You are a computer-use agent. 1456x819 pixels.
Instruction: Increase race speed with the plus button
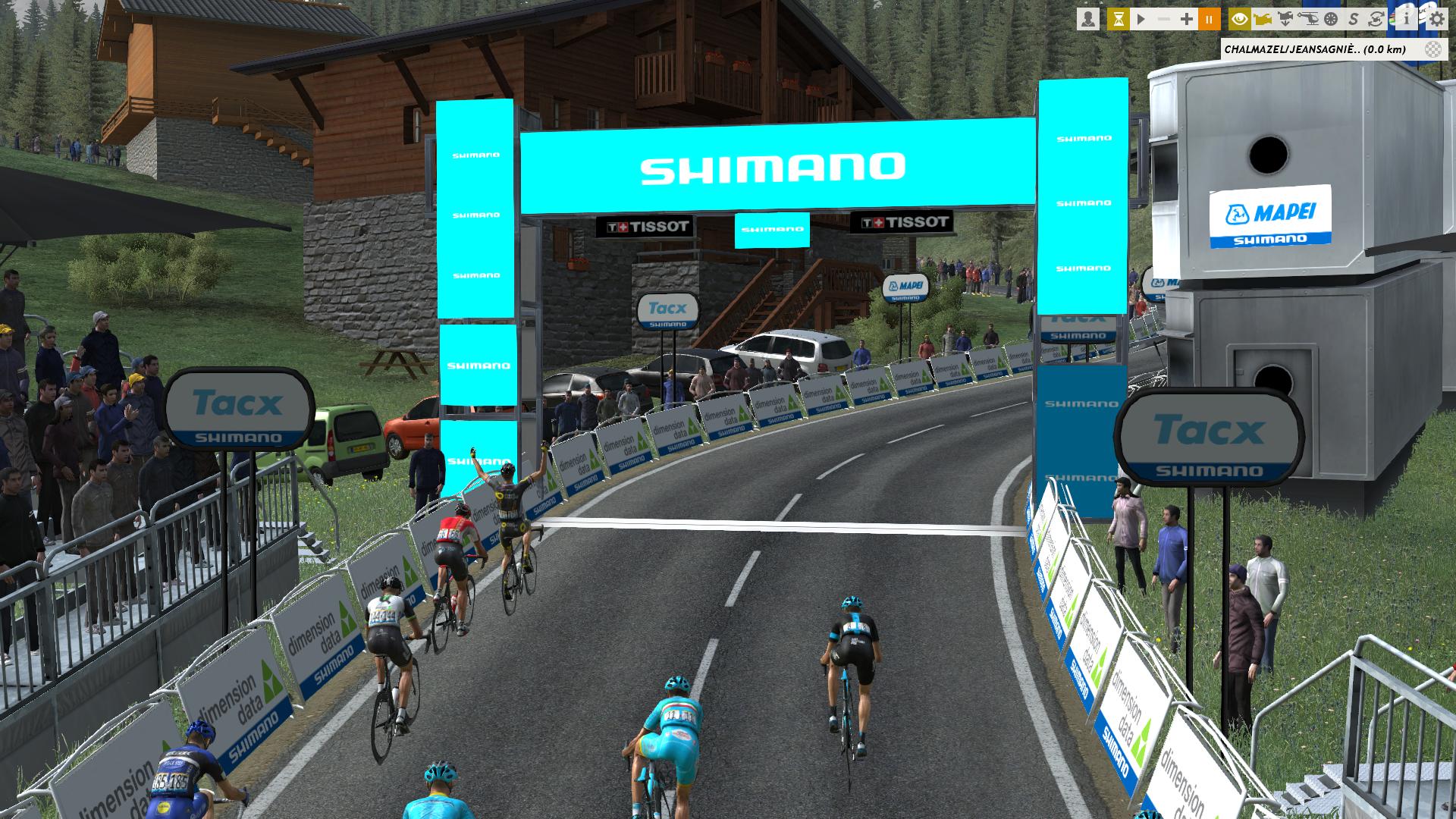pyautogui.click(x=1187, y=19)
